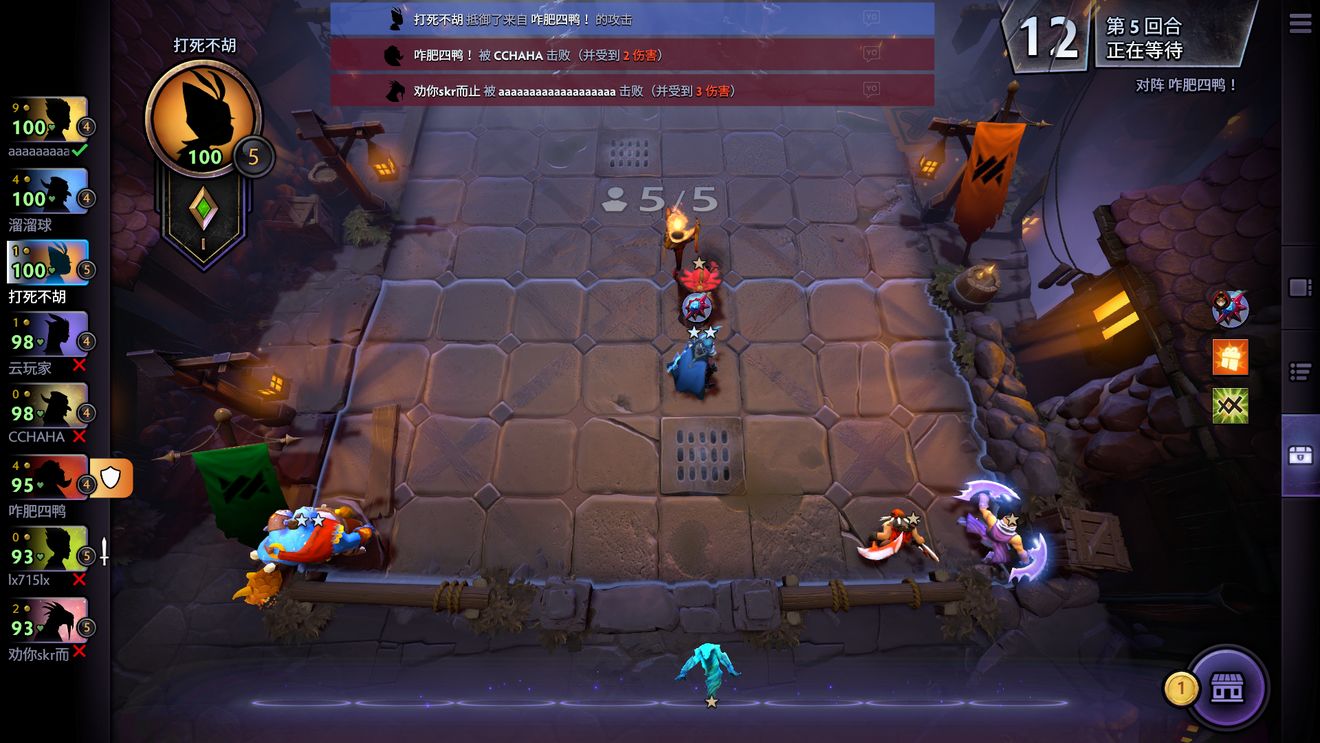
Task: Select the cyan hero on the bench
Action: coord(708,669)
